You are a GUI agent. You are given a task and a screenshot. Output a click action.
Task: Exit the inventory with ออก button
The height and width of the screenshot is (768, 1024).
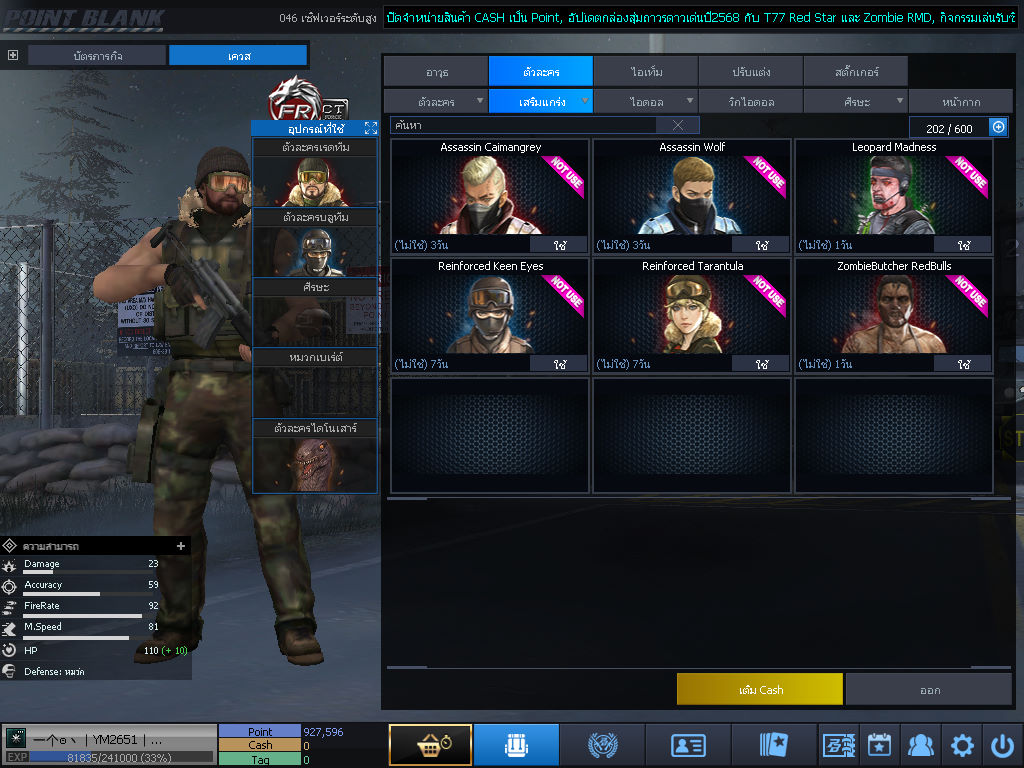coord(929,689)
